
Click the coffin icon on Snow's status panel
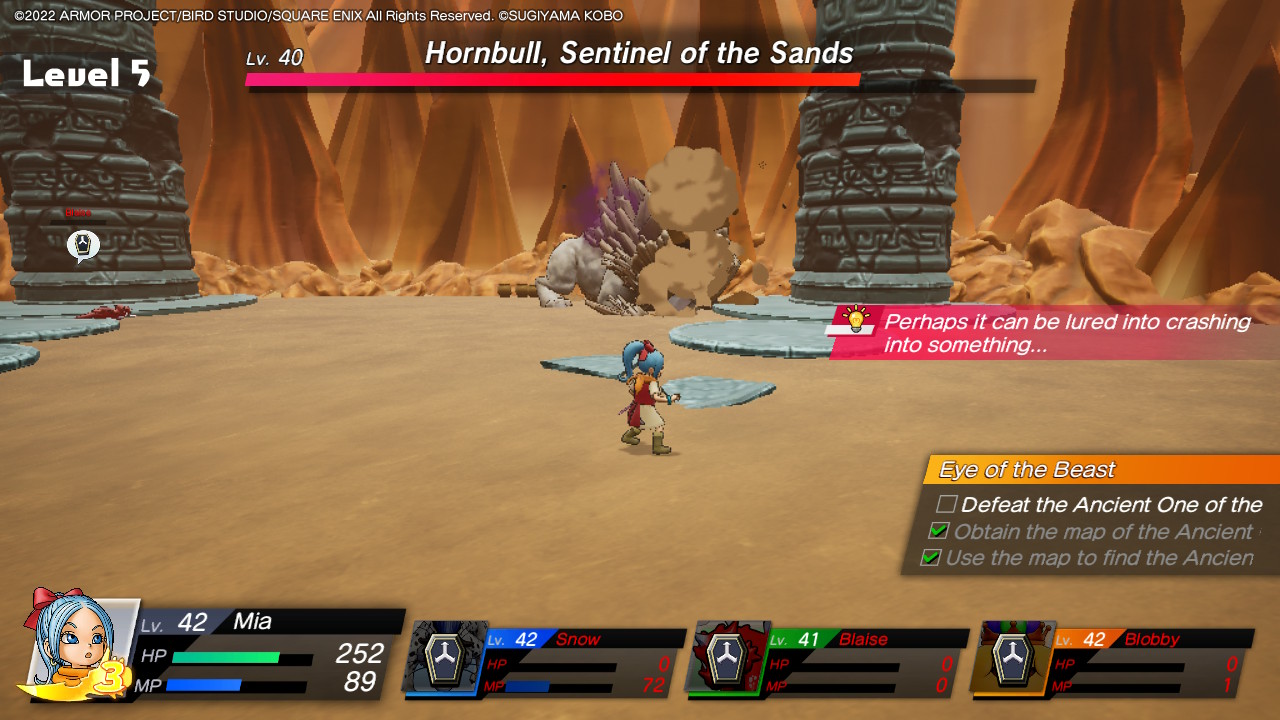(x=444, y=662)
